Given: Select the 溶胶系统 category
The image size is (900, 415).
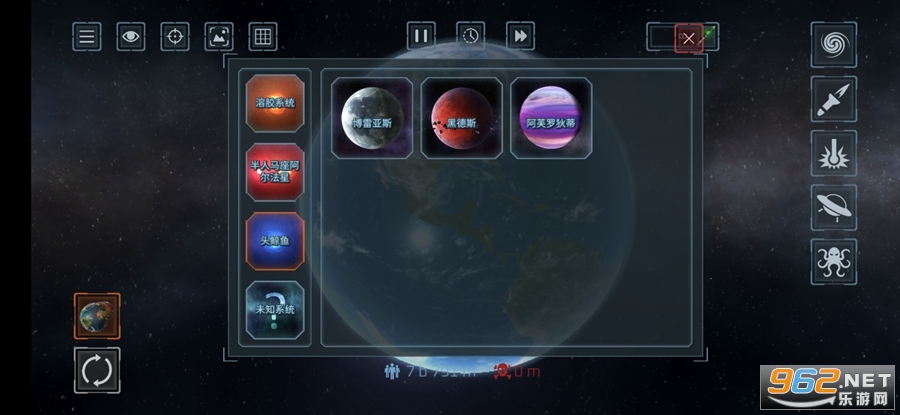Looking at the screenshot, I should tap(275, 103).
